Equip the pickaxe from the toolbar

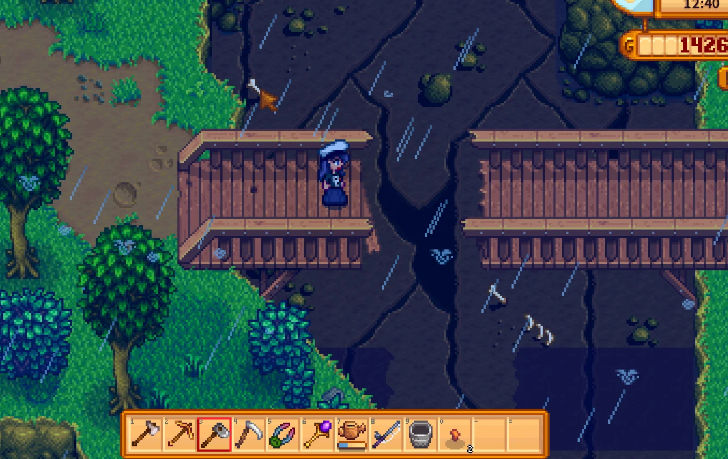tap(179, 433)
